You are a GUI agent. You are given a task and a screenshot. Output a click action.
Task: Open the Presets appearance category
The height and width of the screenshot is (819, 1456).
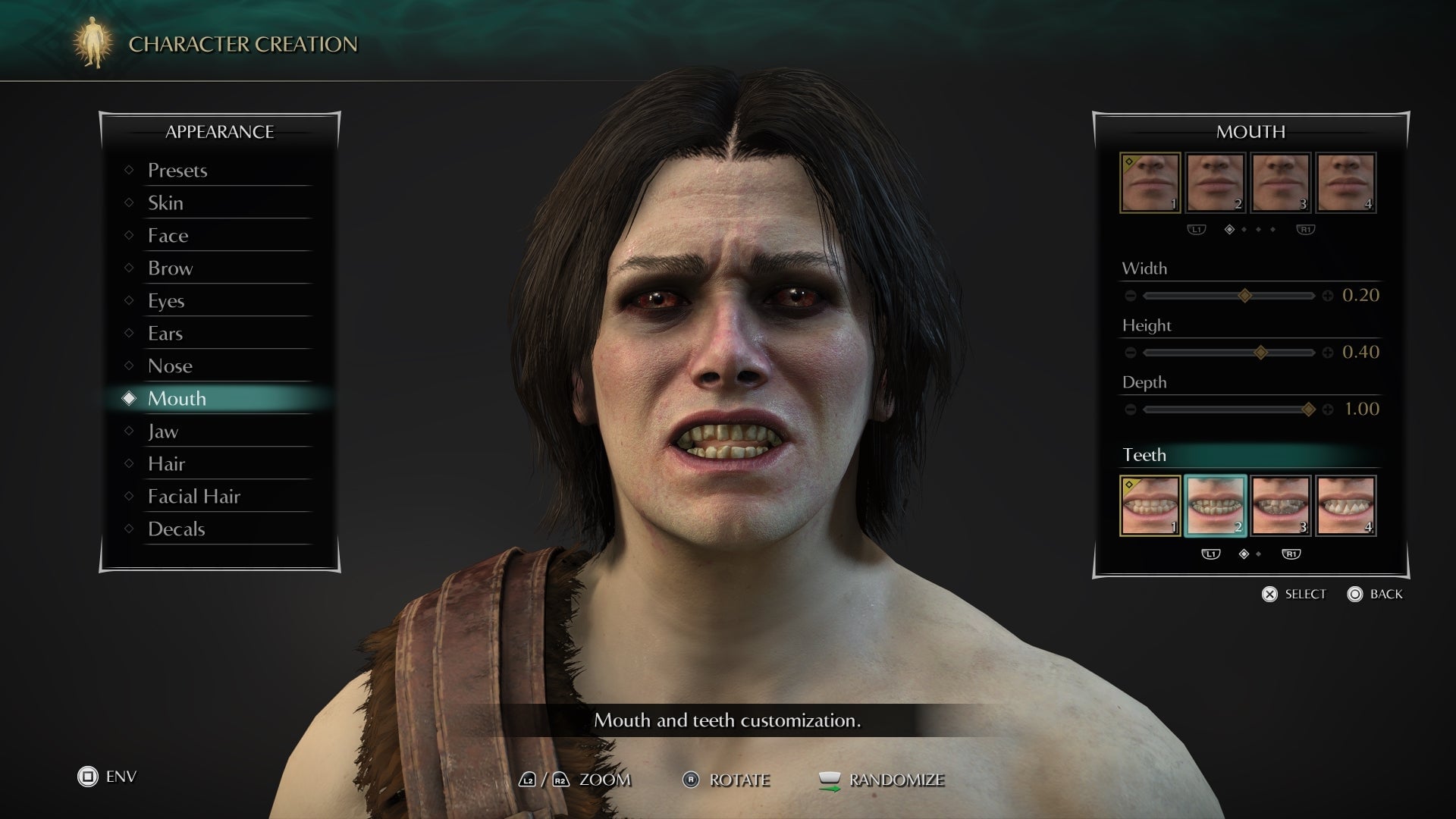pos(177,171)
